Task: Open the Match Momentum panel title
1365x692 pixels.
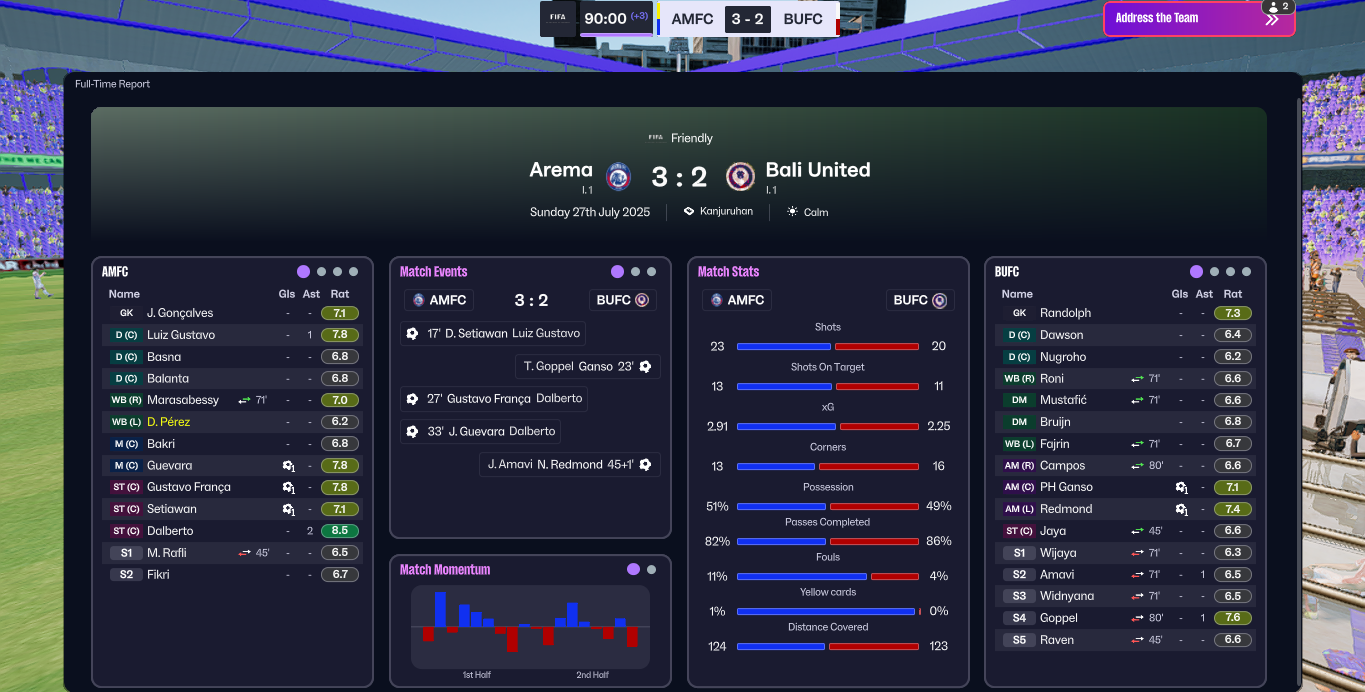Action: (445, 570)
